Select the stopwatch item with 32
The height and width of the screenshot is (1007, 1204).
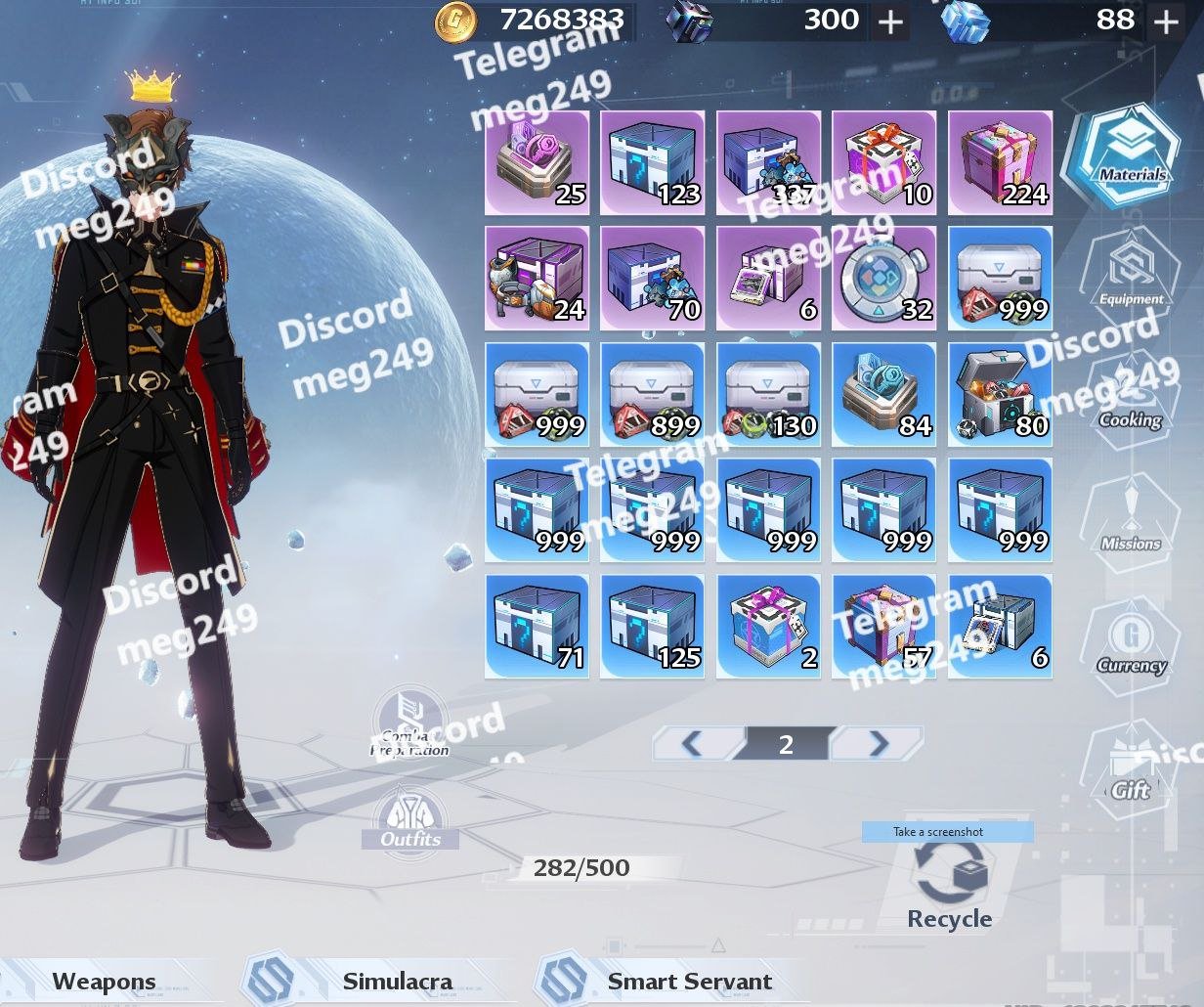[x=884, y=279]
